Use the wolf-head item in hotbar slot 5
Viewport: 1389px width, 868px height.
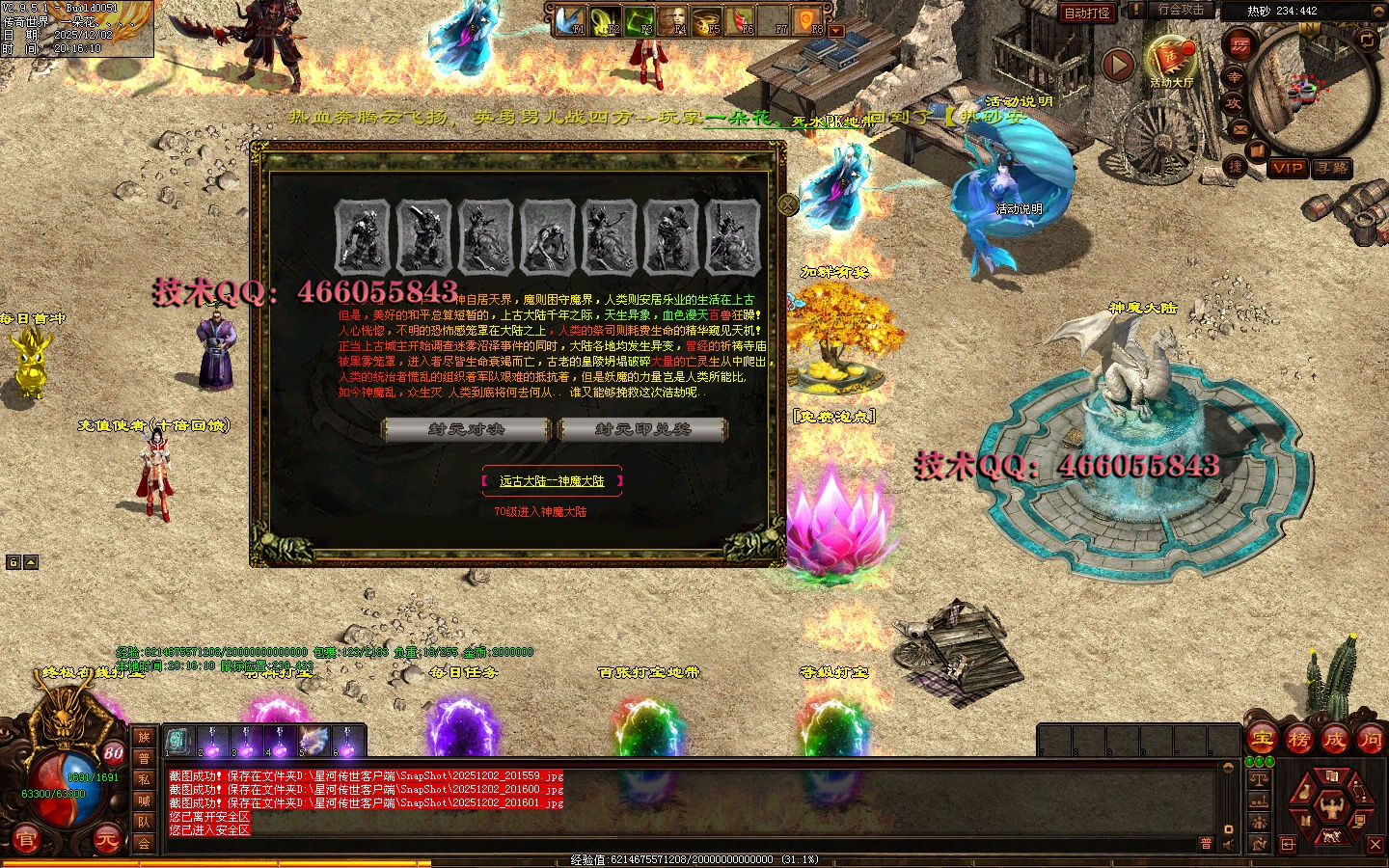(x=313, y=741)
